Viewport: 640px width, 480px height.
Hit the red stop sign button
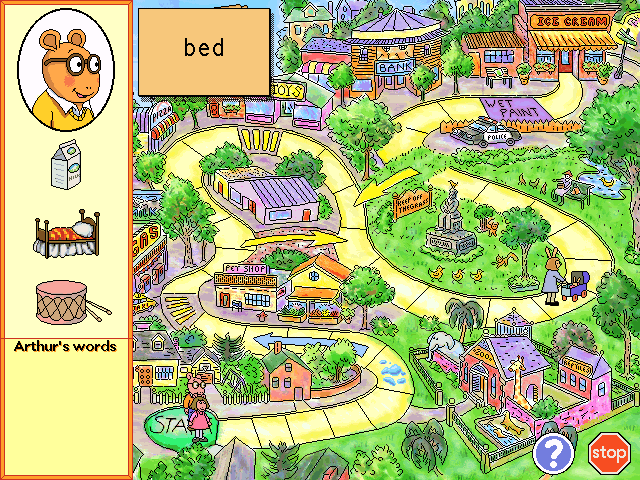click(x=607, y=453)
